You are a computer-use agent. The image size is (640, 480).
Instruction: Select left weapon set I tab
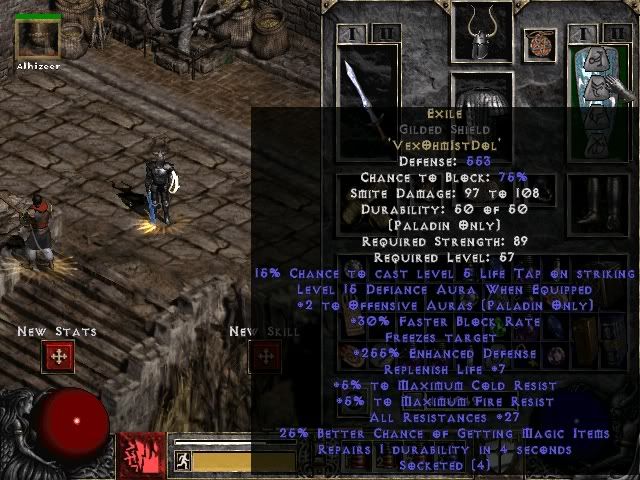354,33
